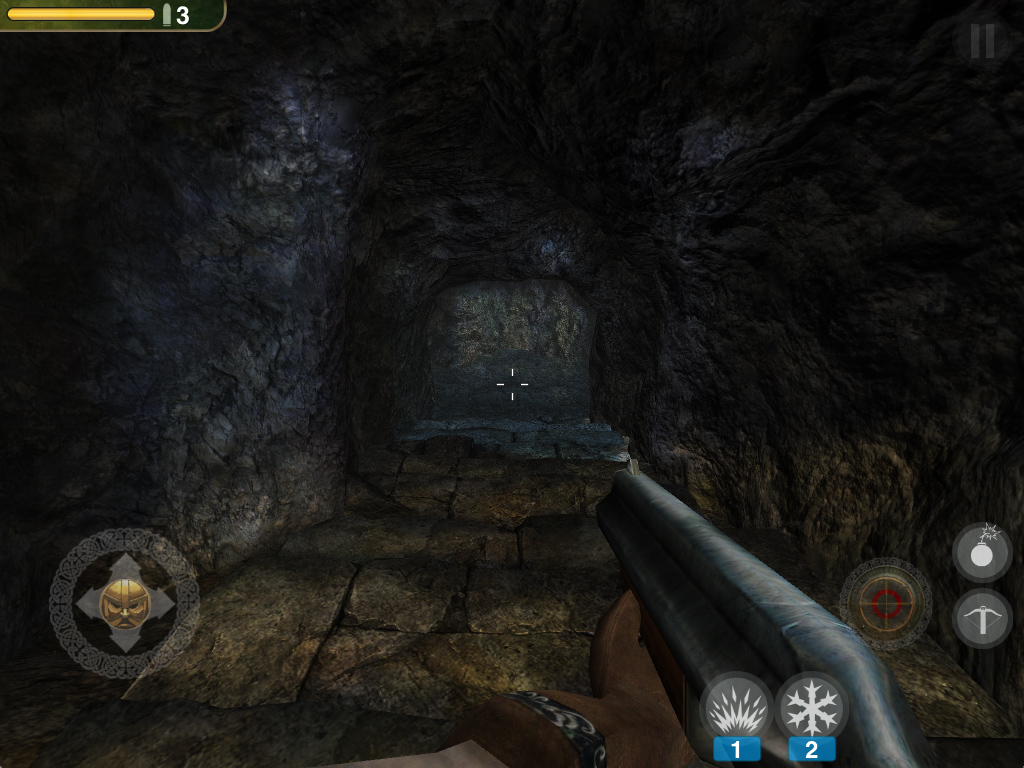The height and width of the screenshot is (768, 1024).
Task: Pause the game
Action: (x=982, y=41)
